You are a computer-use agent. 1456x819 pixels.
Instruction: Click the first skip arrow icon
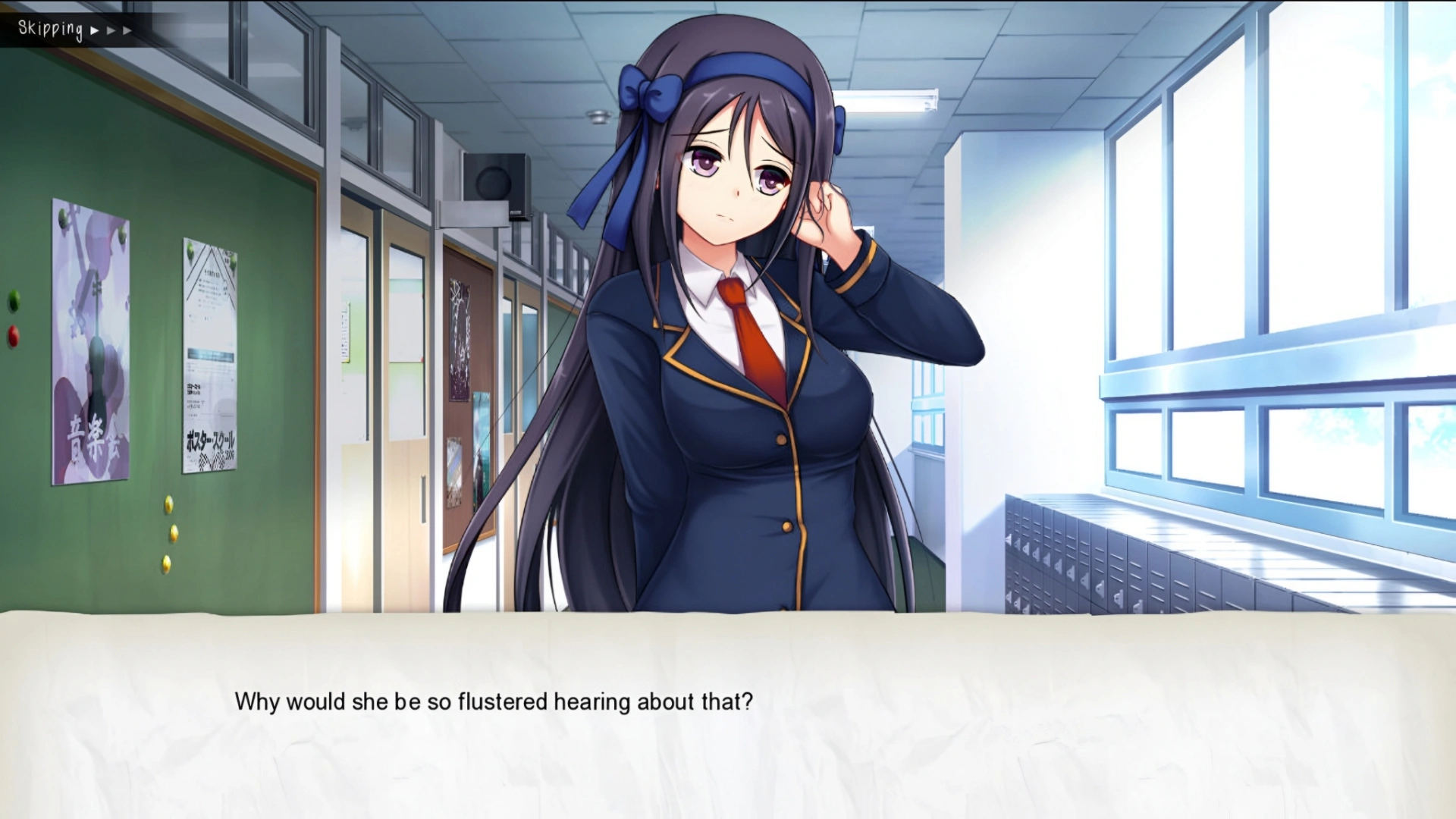pyautogui.click(x=94, y=30)
